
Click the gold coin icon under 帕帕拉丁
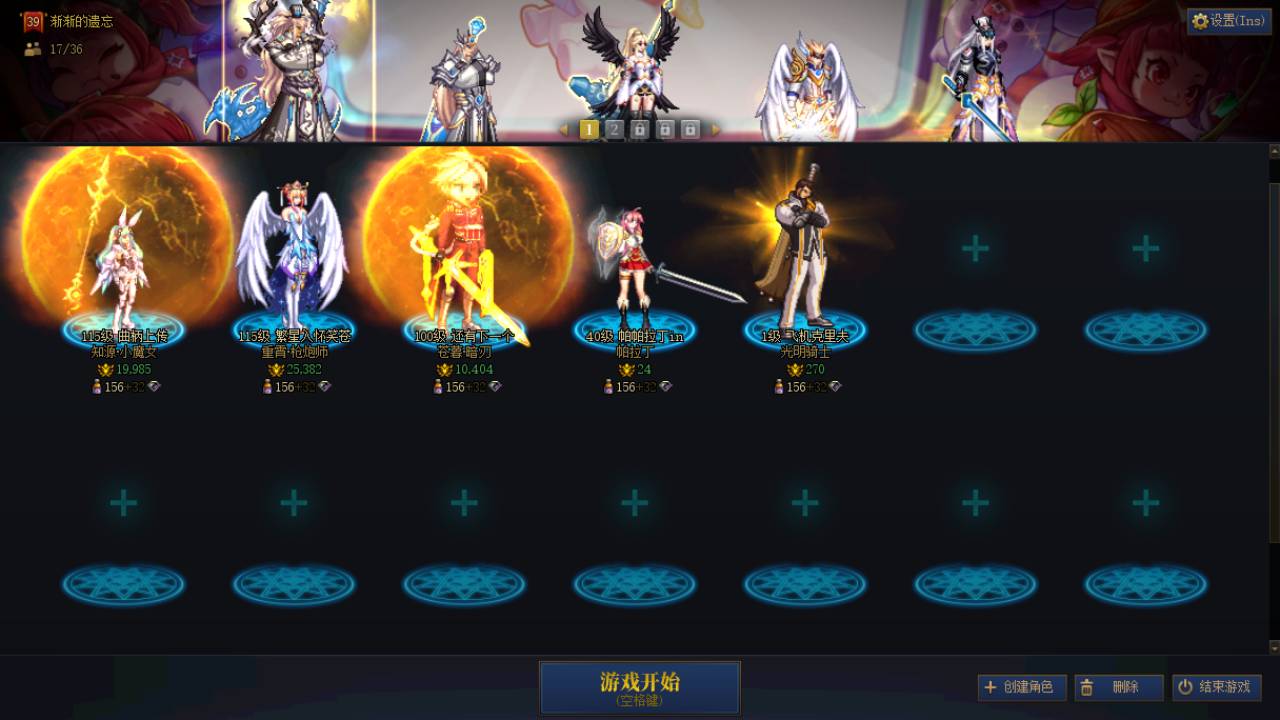point(624,369)
